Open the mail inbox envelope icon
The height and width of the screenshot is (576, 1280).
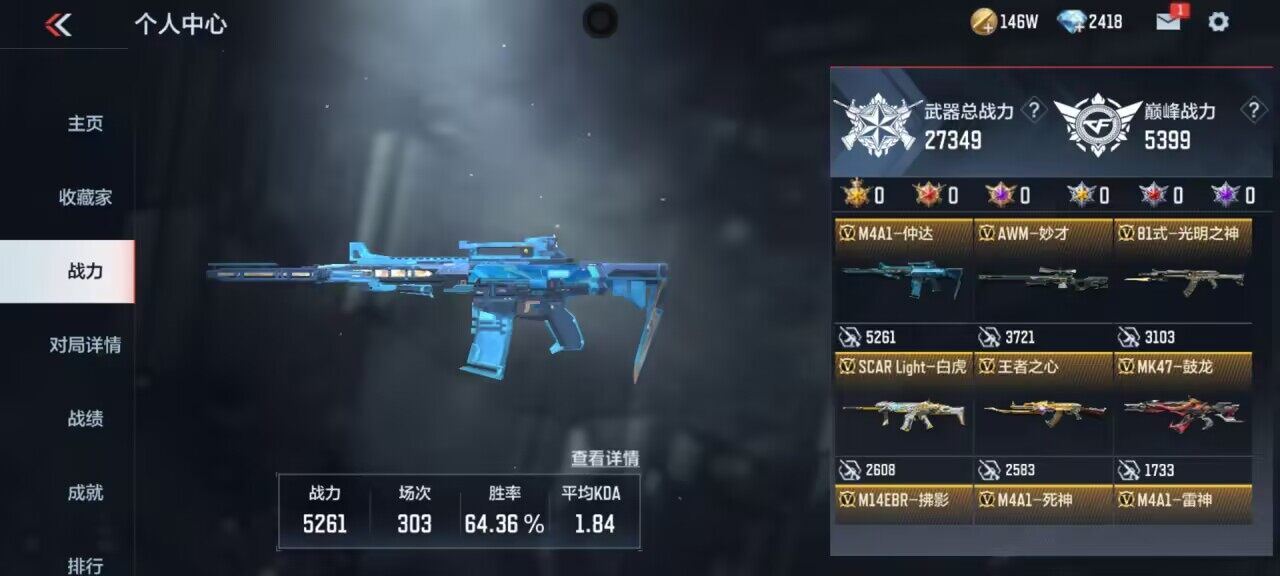point(1169,21)
